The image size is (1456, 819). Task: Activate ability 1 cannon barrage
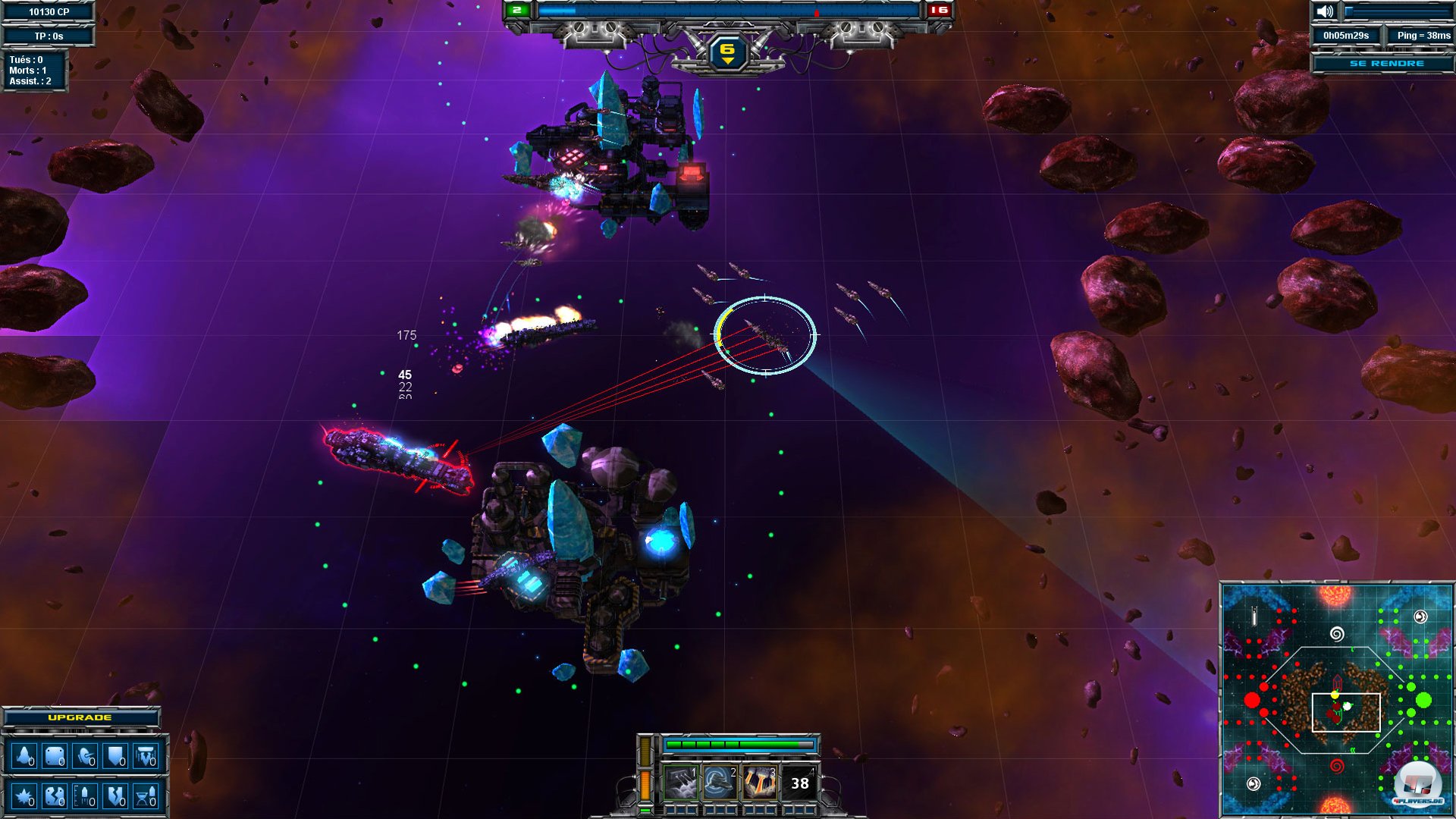pyautogui.click(x=680, y=783)
